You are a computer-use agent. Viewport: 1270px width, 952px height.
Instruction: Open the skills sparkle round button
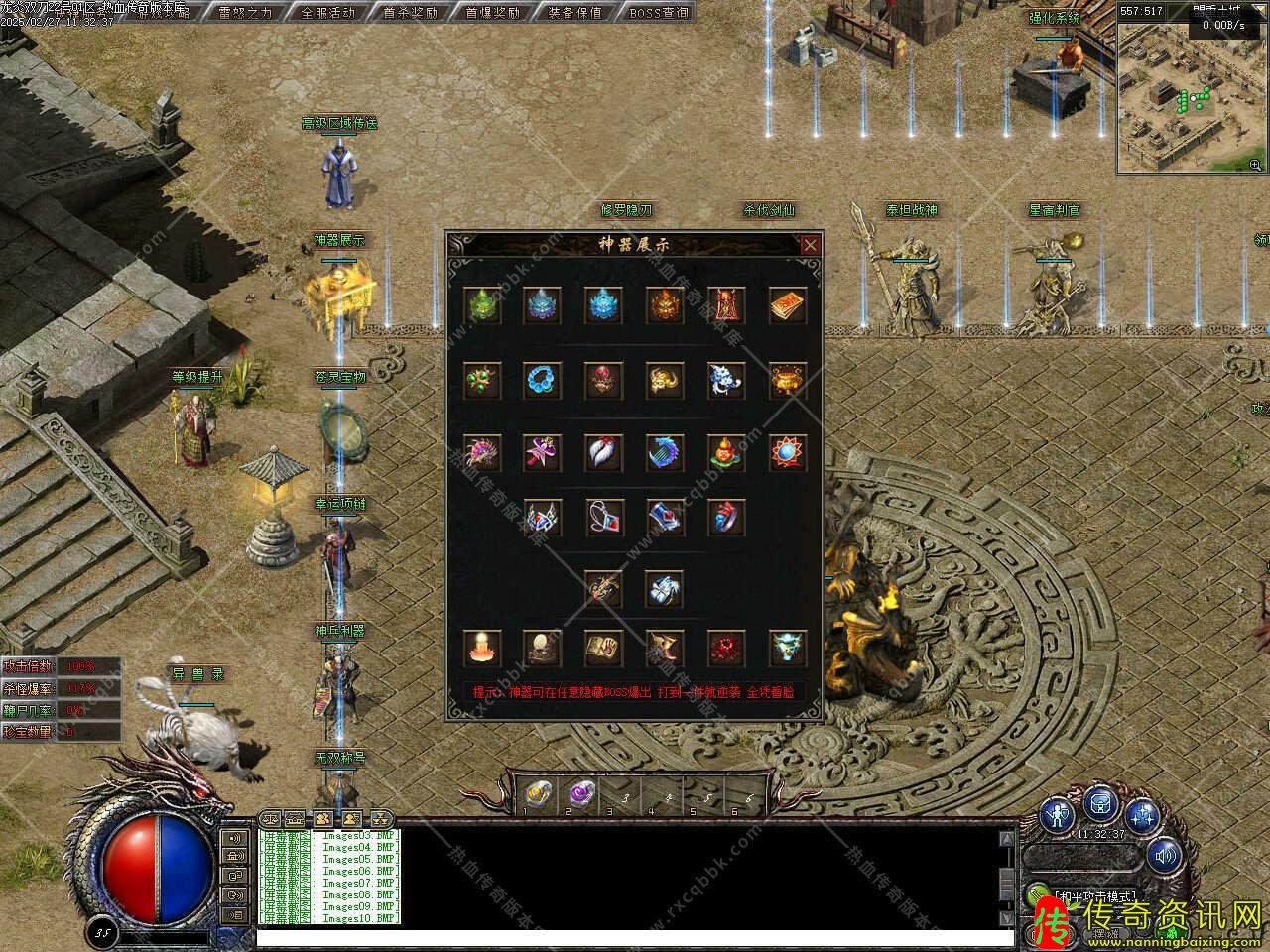1143,817
